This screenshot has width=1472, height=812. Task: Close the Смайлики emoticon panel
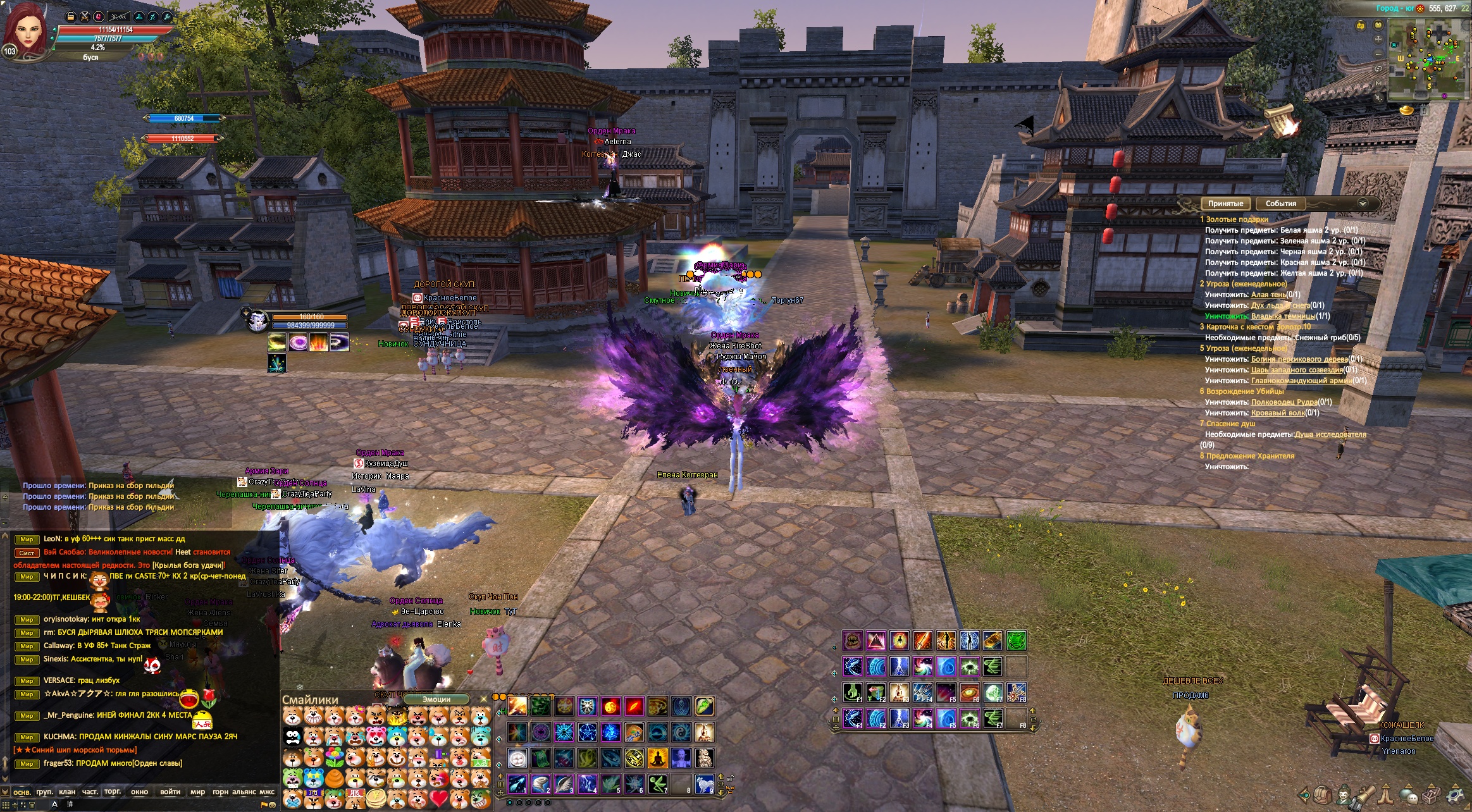pos(484,699)
